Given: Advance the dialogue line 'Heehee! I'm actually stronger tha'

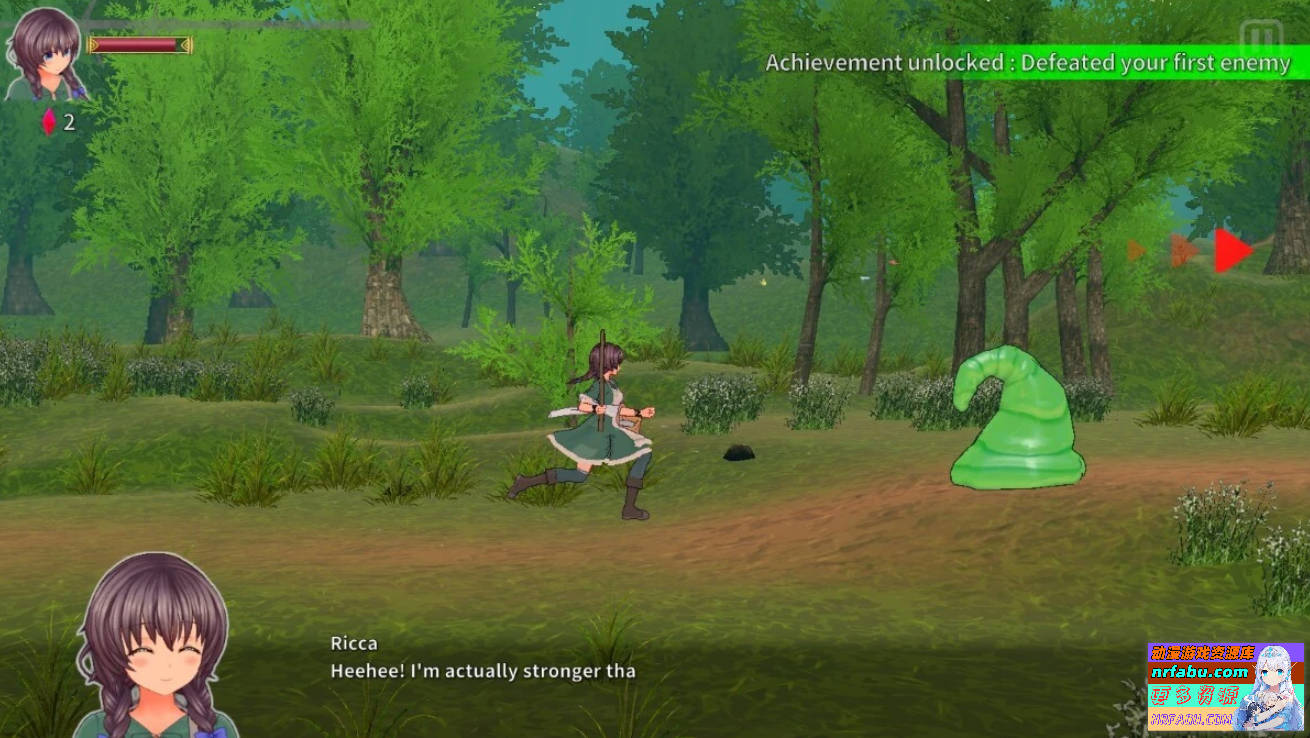Looking at the screenshot, I should click(485, 671).
